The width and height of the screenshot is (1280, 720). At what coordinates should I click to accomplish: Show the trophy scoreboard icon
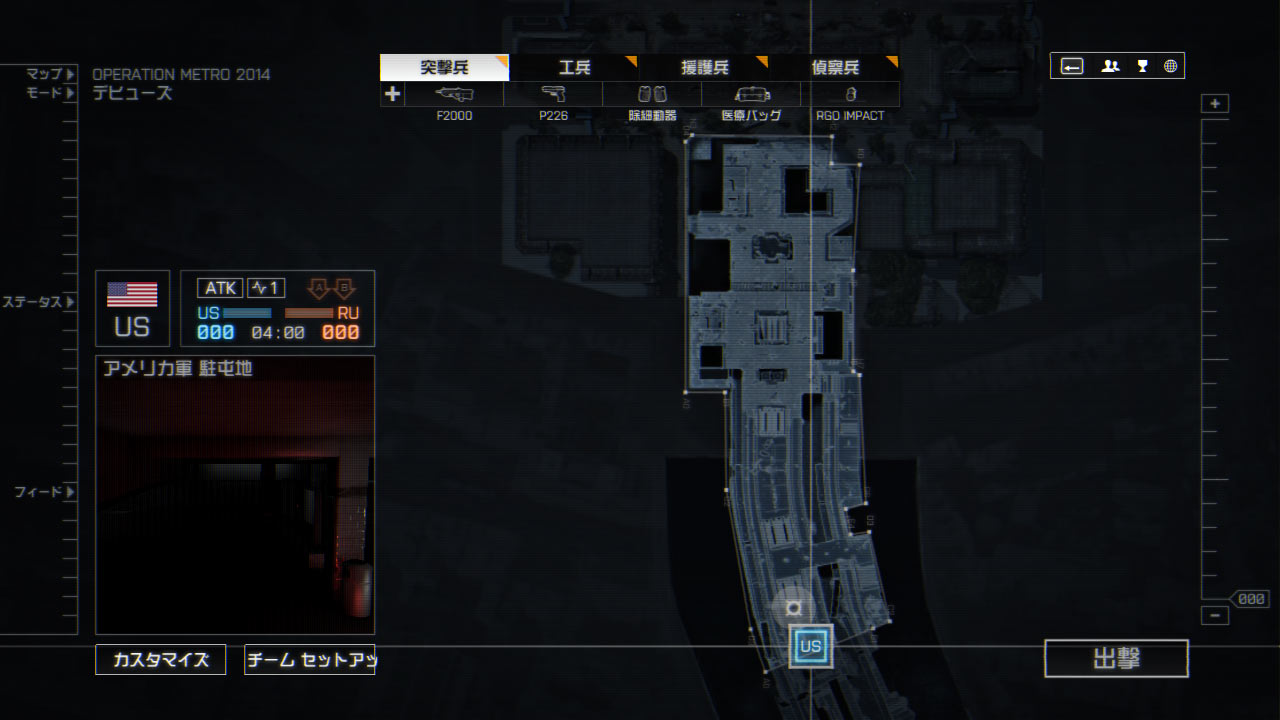(1142, 66)
